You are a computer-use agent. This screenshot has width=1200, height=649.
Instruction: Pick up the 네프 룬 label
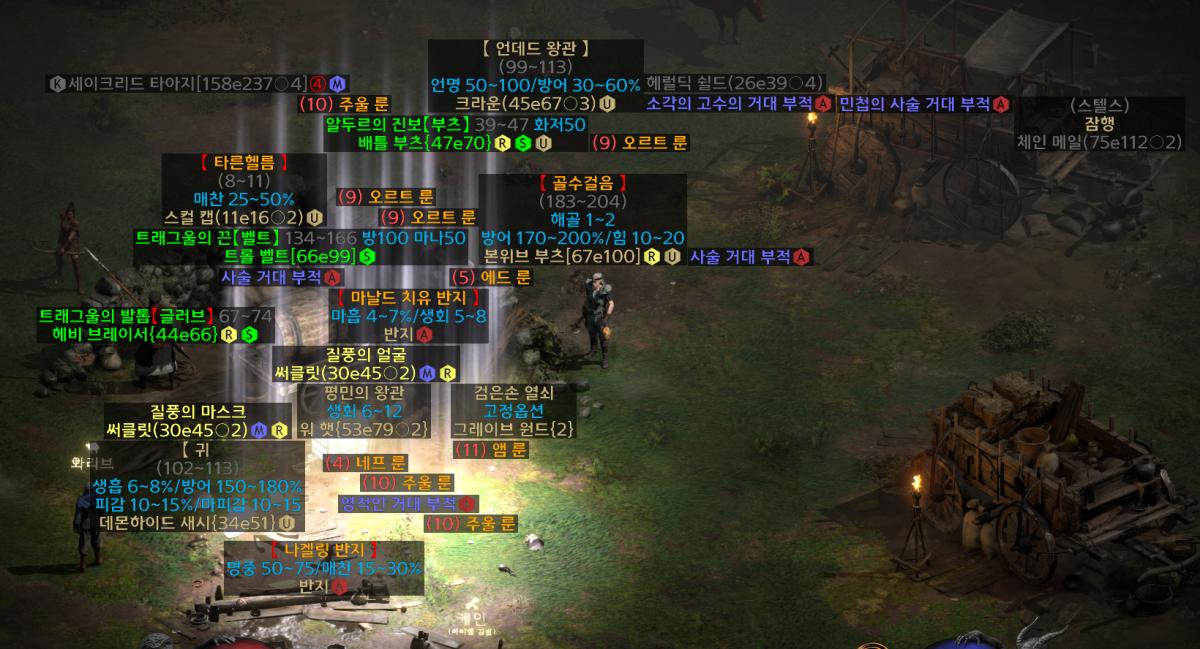click(366, 463)
